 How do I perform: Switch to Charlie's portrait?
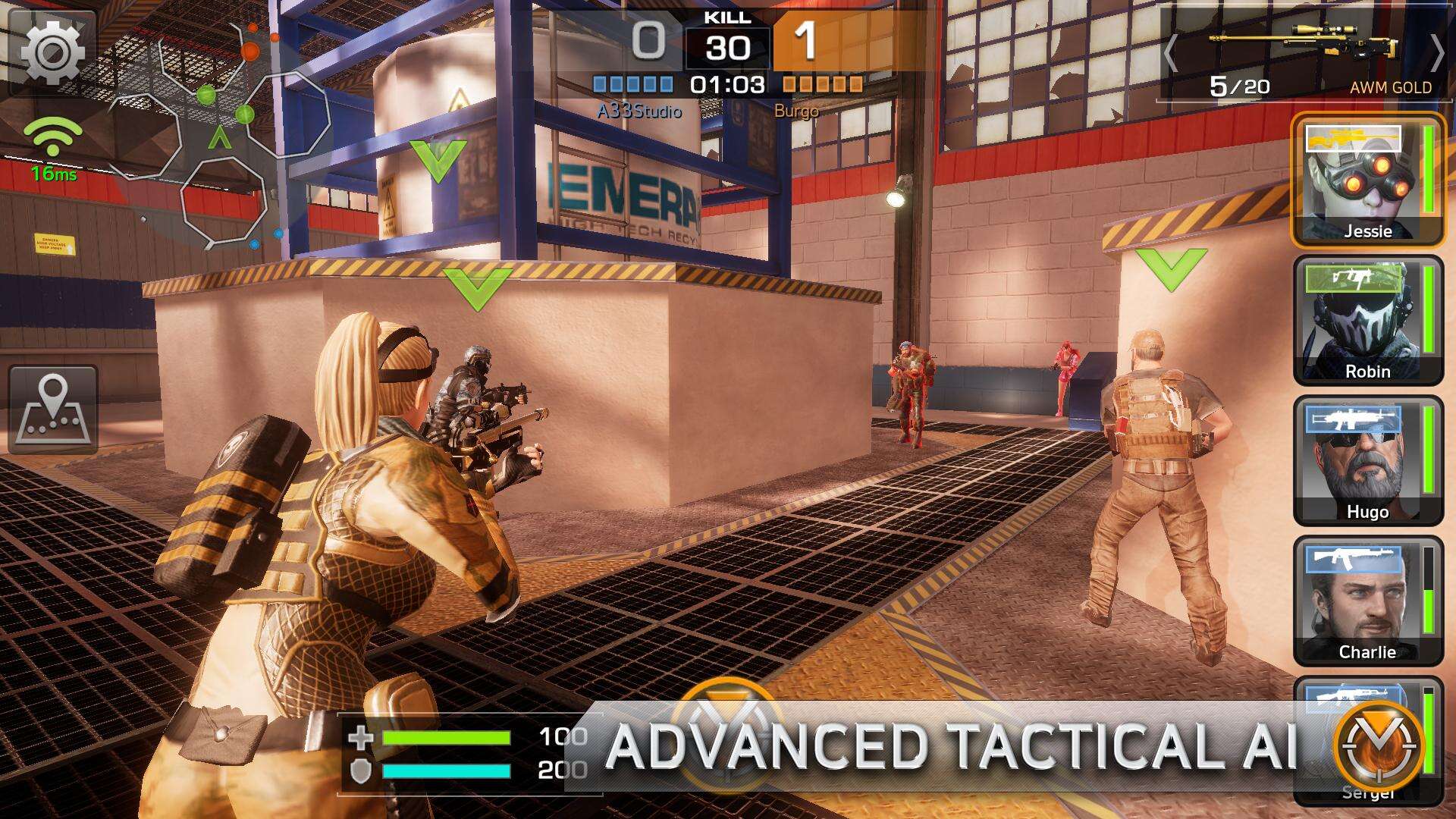(x=1367, y=601)
